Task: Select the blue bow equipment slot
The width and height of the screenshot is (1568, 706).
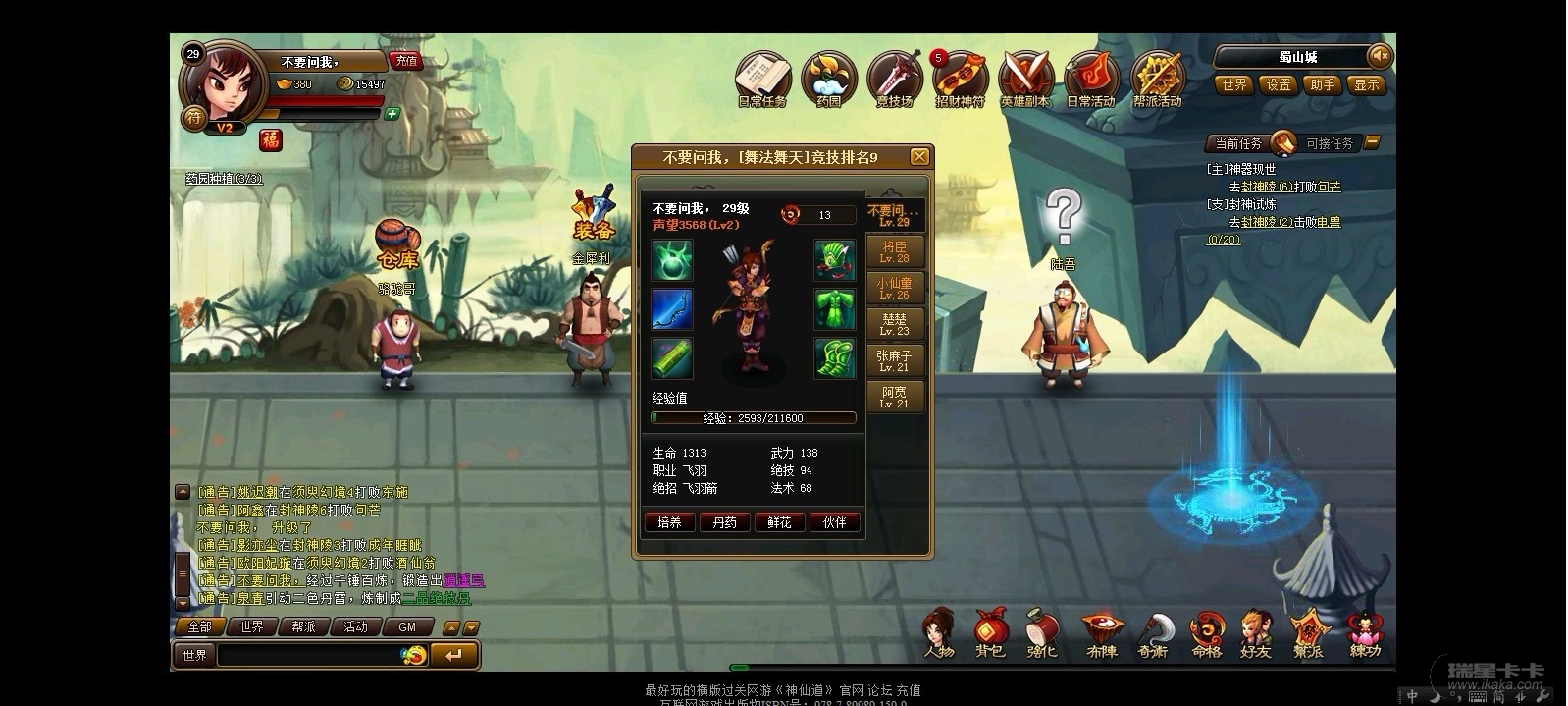Action: point(672,309)
